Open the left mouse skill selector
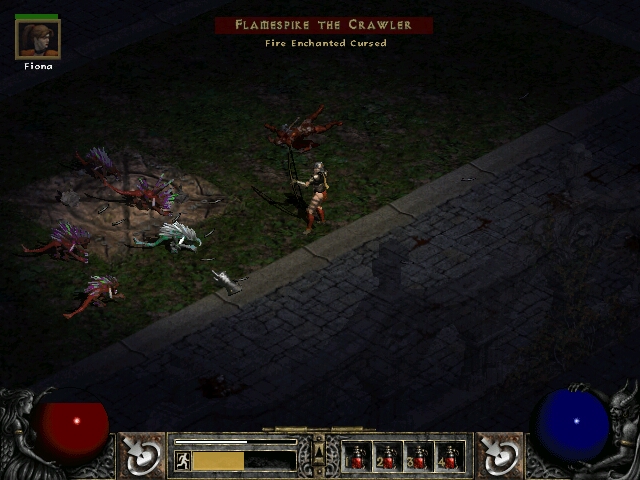The image size is (640, 480). (142, 456)
